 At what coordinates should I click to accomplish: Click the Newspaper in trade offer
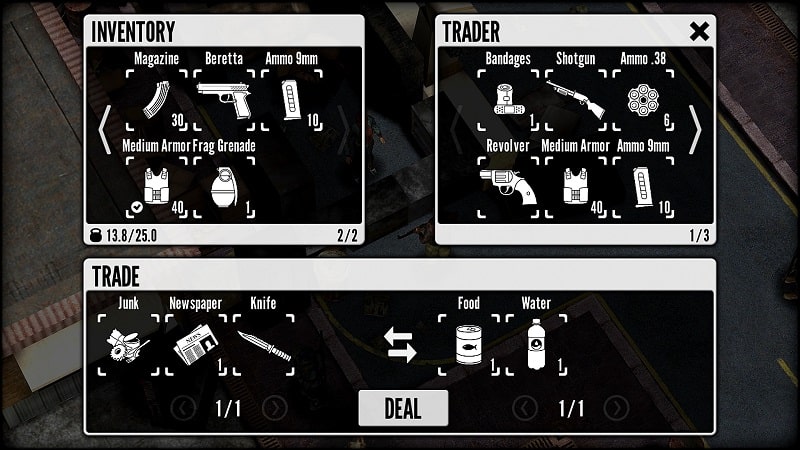click(196, 344)
